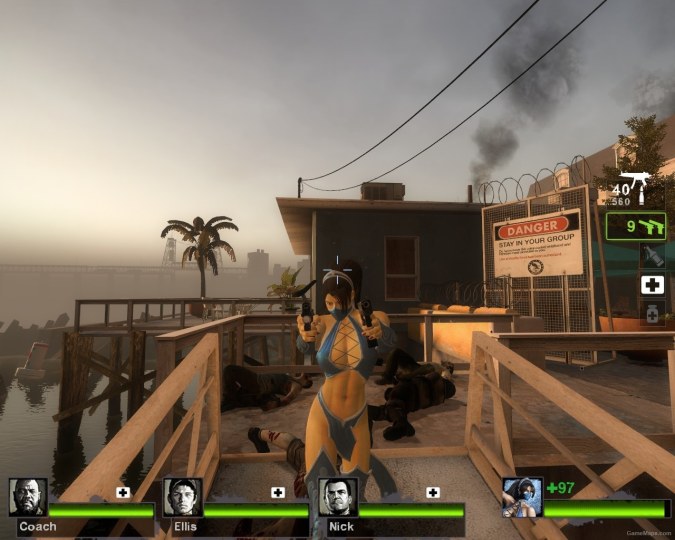Click your own character portrait
The height and width of the screenshot is (540, 675).
[522, 497]
